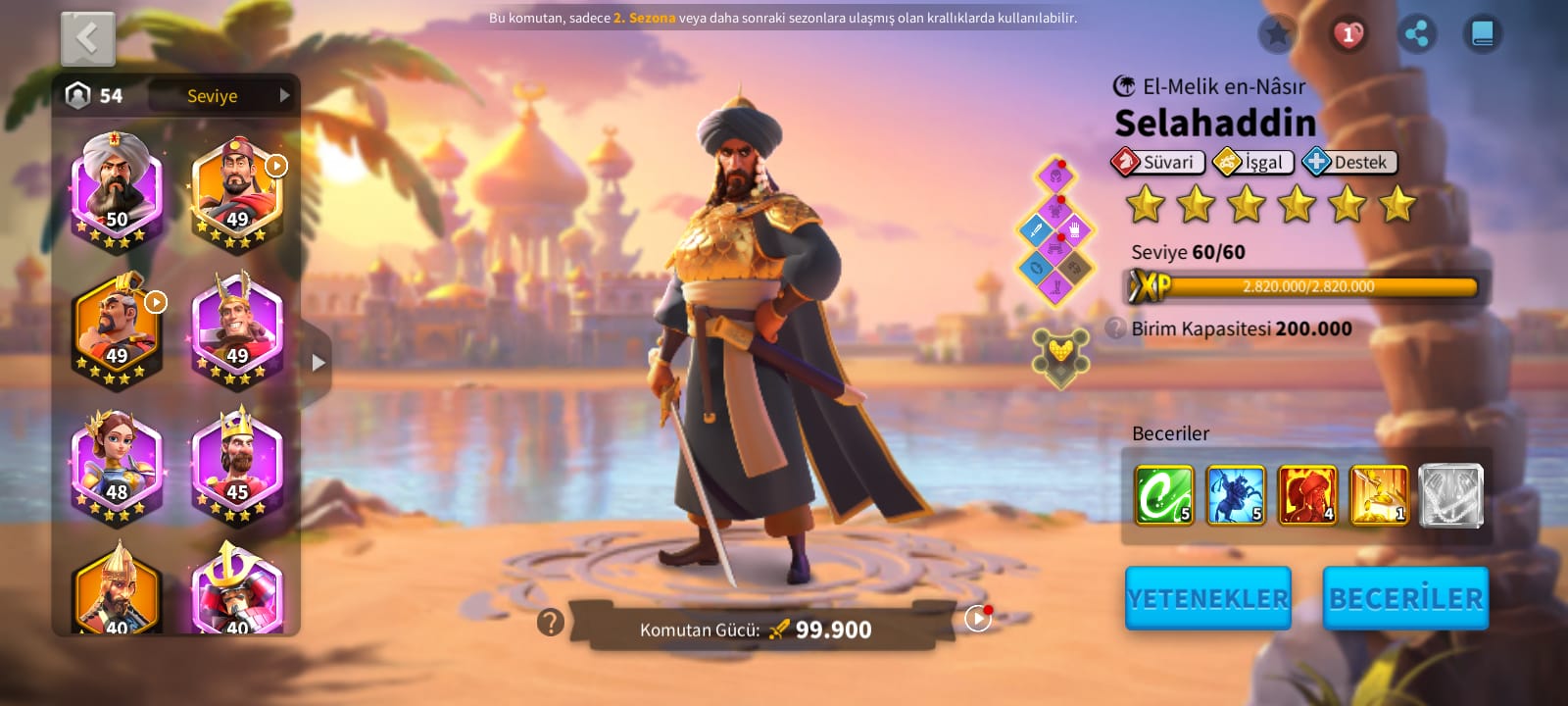
Task: Select the blue cavalry rider skill
Action: (1236, 495)
